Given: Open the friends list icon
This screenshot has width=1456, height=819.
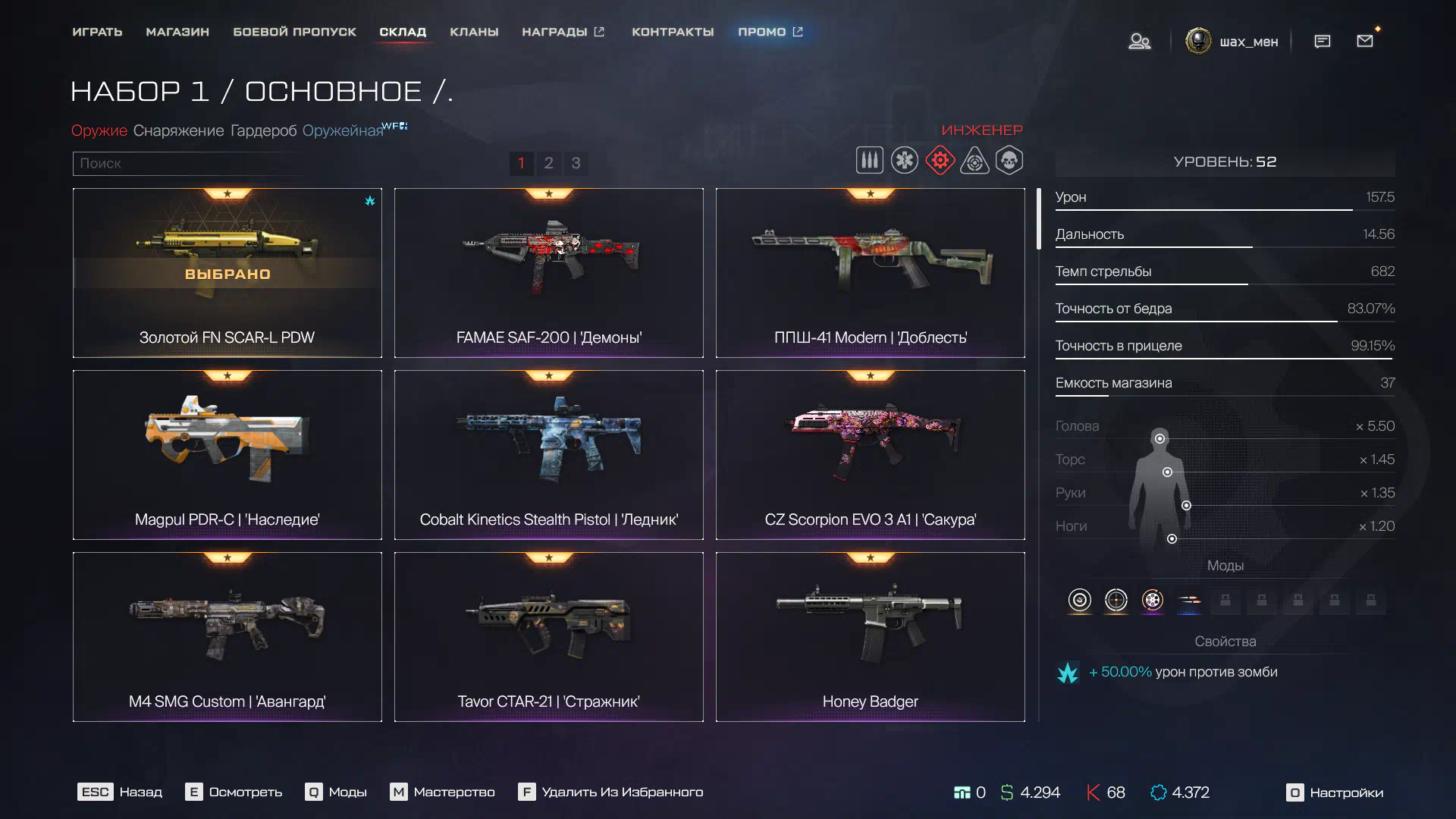Looking at the screenshot, I should (1139, 41).
